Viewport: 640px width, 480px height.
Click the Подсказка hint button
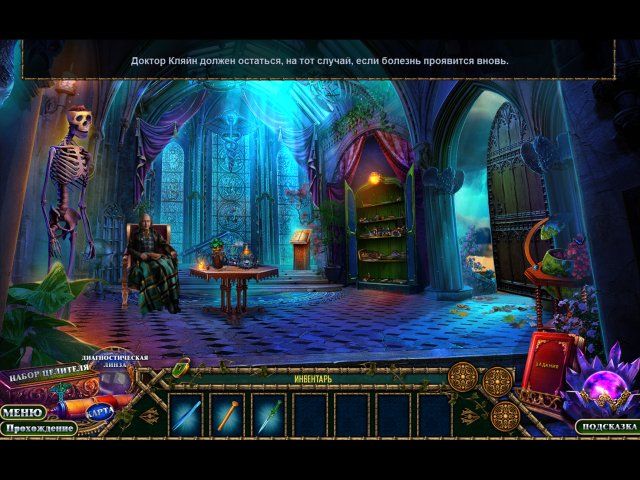pos(606,427)
